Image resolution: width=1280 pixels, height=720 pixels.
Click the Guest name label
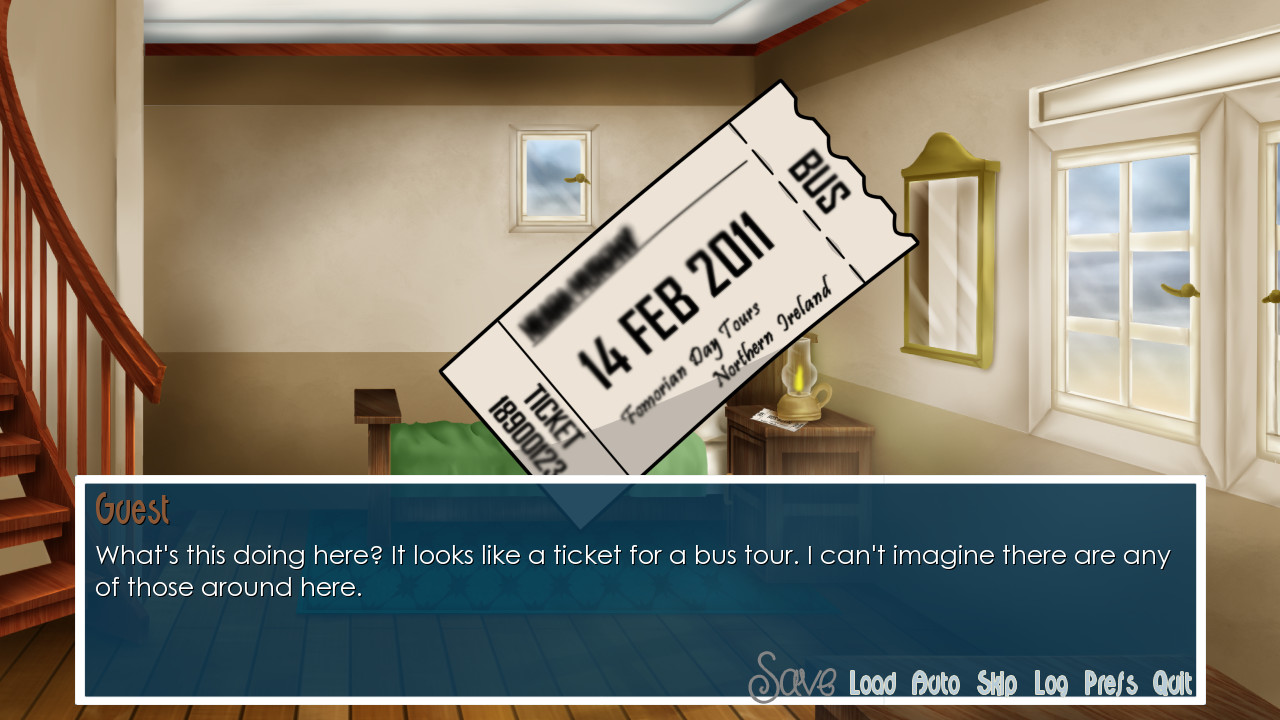coord(131,509)
